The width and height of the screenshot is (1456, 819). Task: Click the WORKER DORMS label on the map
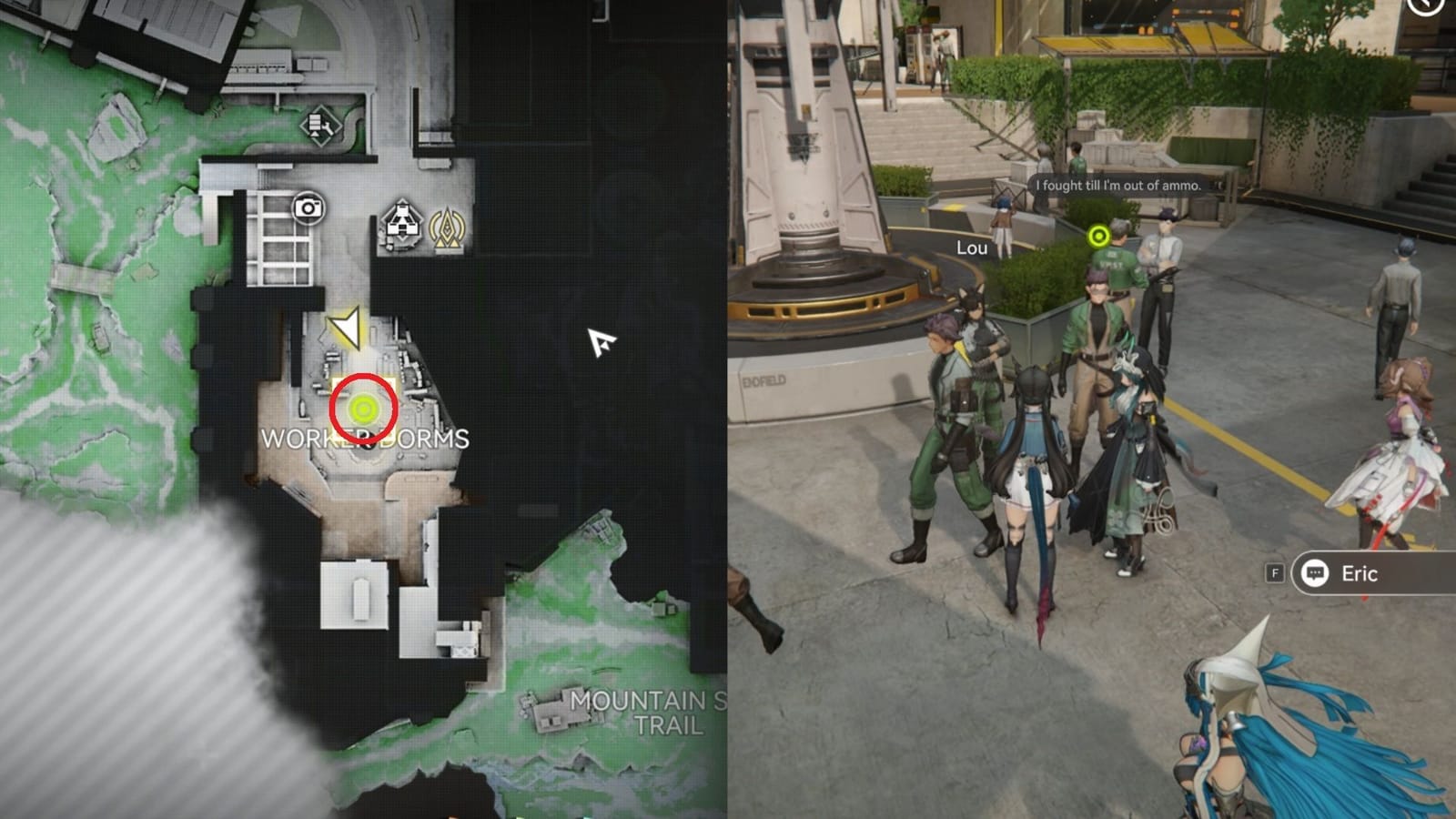click(366, 439)
